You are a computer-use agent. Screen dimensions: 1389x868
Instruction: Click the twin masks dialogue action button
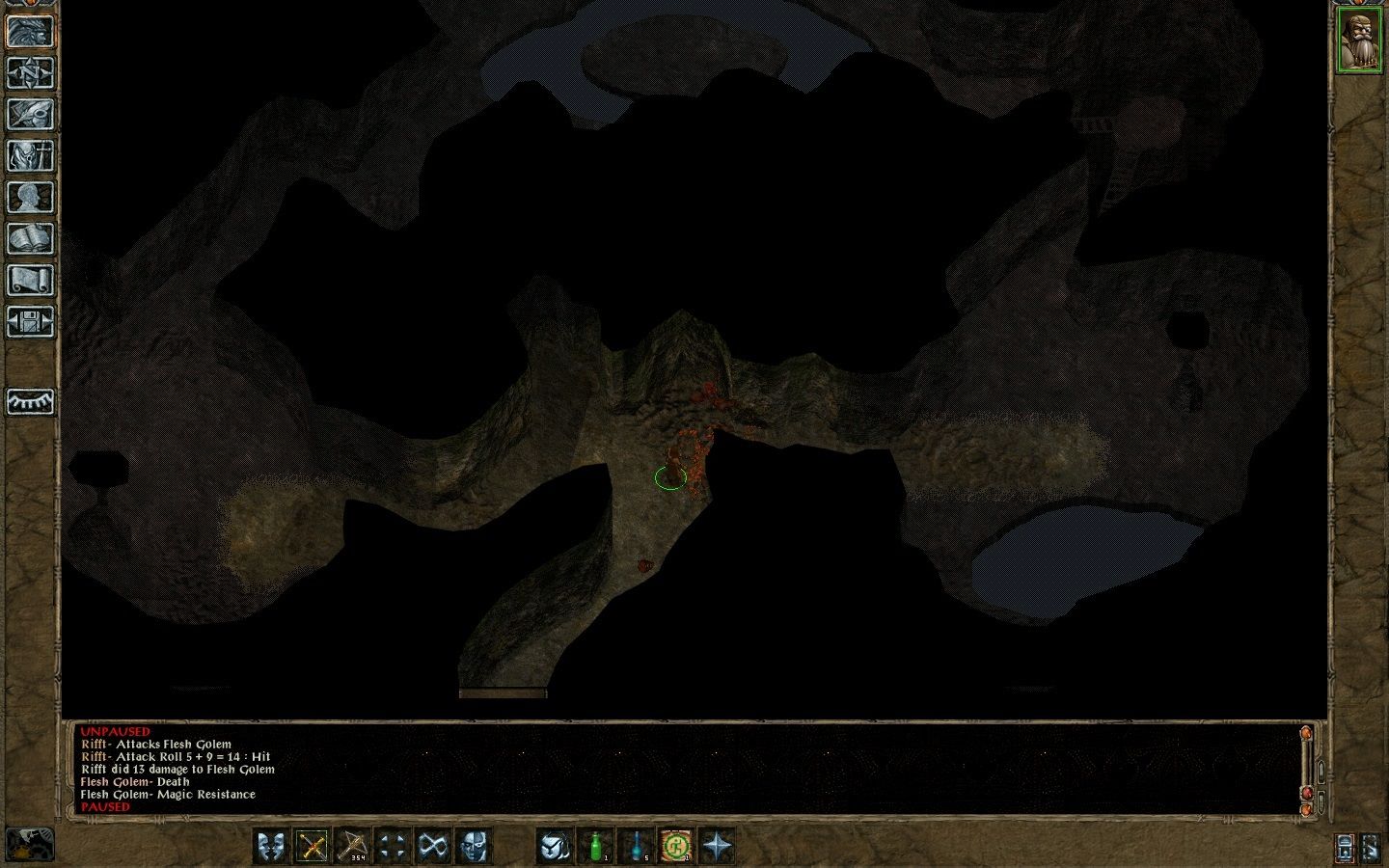pos(271,846)
